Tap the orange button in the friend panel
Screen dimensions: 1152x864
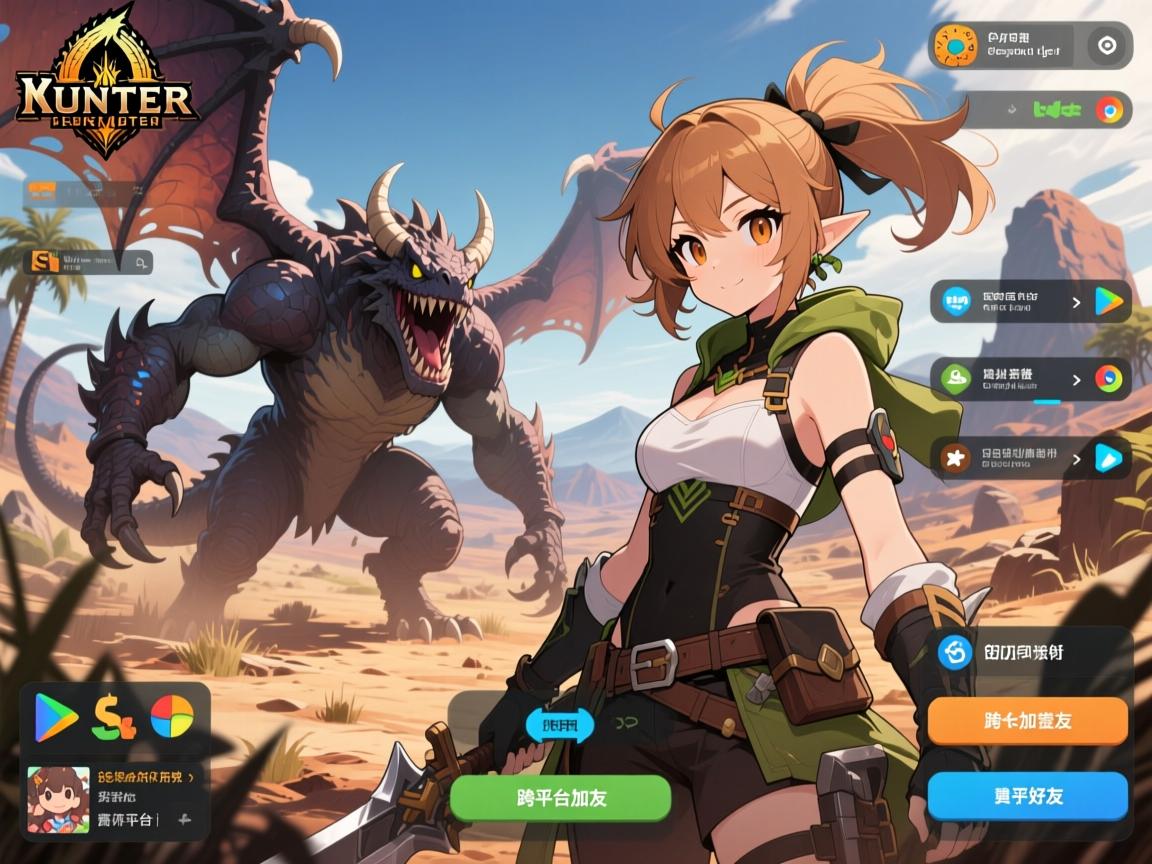coord(1027,721)
